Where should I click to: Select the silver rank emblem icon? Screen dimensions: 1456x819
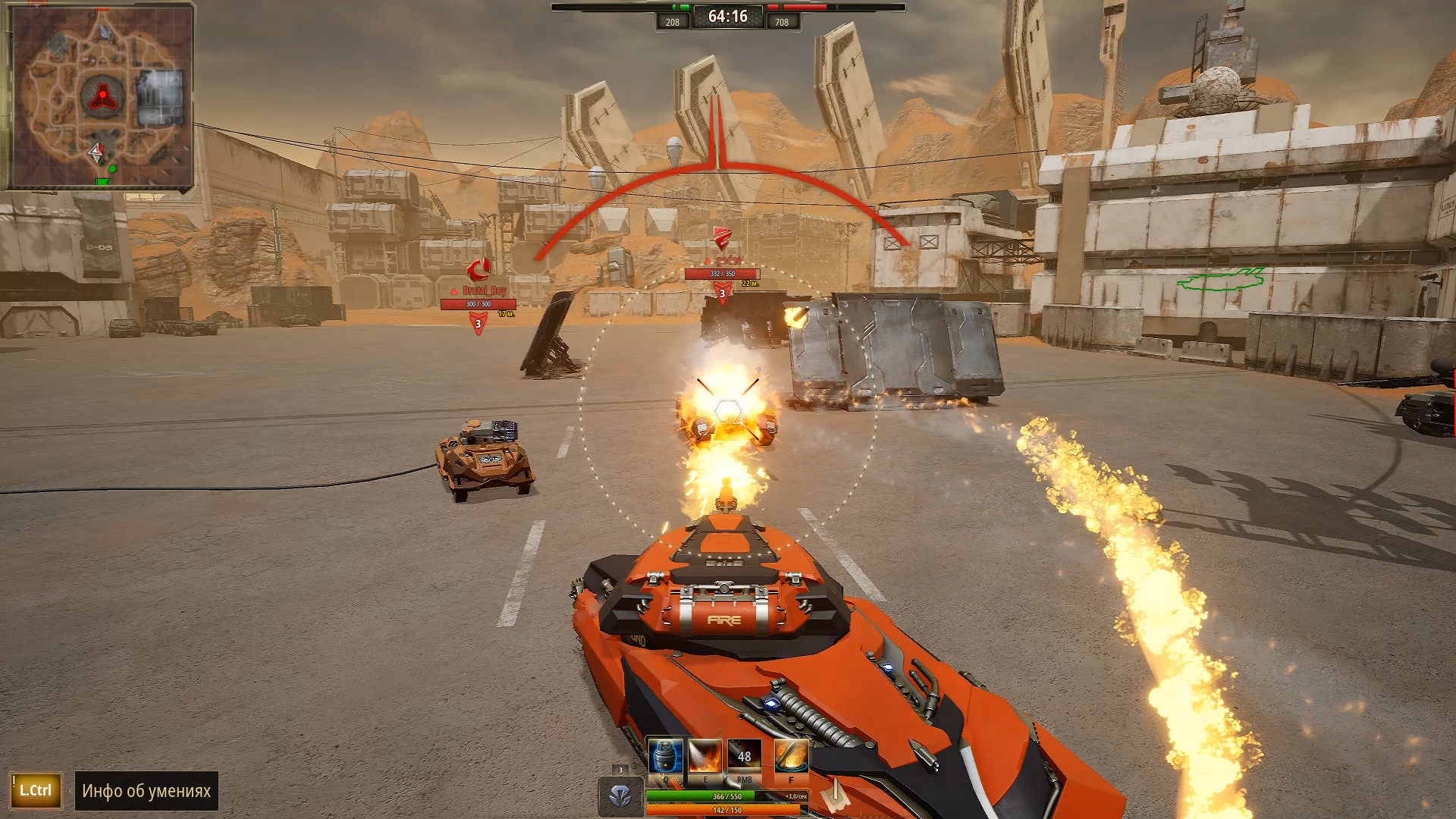click(621, 795)
